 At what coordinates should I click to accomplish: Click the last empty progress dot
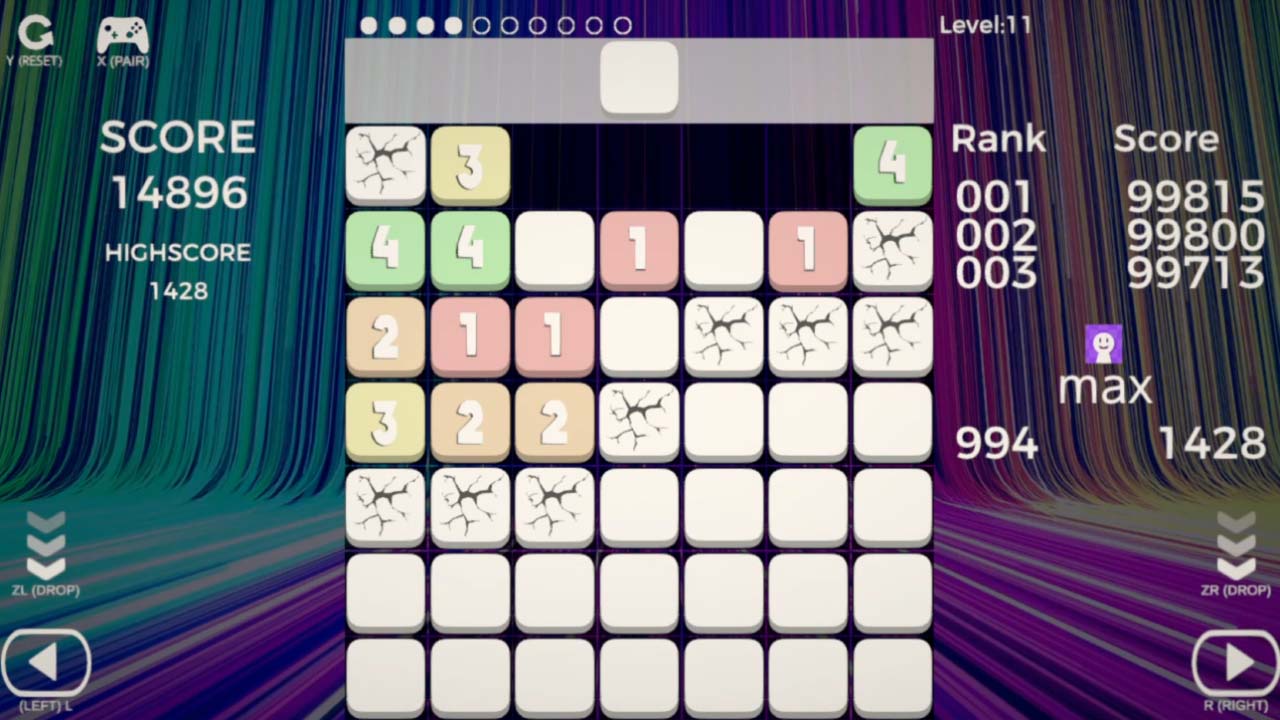tap(622, 25)
